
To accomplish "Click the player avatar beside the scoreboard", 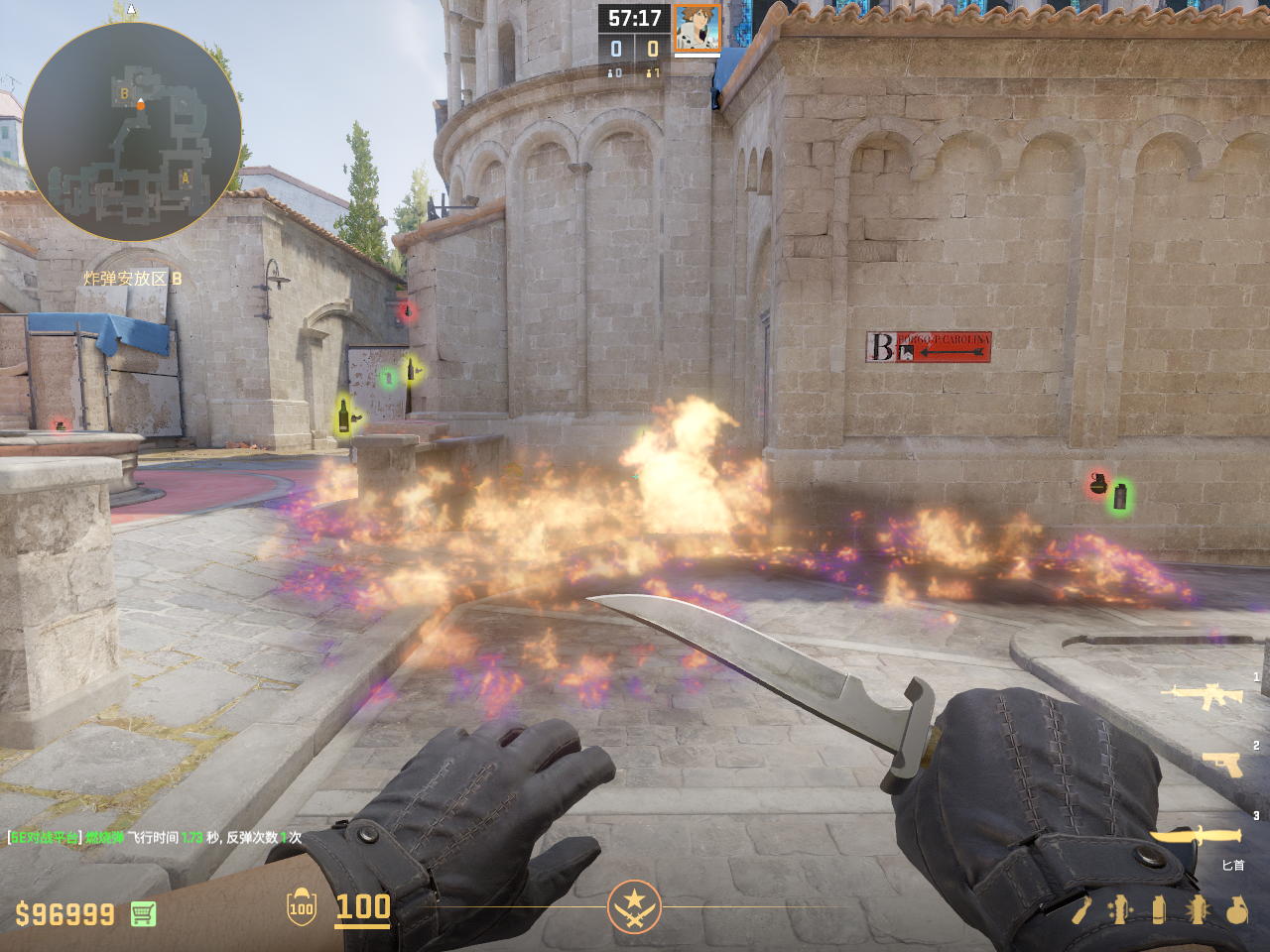I will tap(698, 28).
